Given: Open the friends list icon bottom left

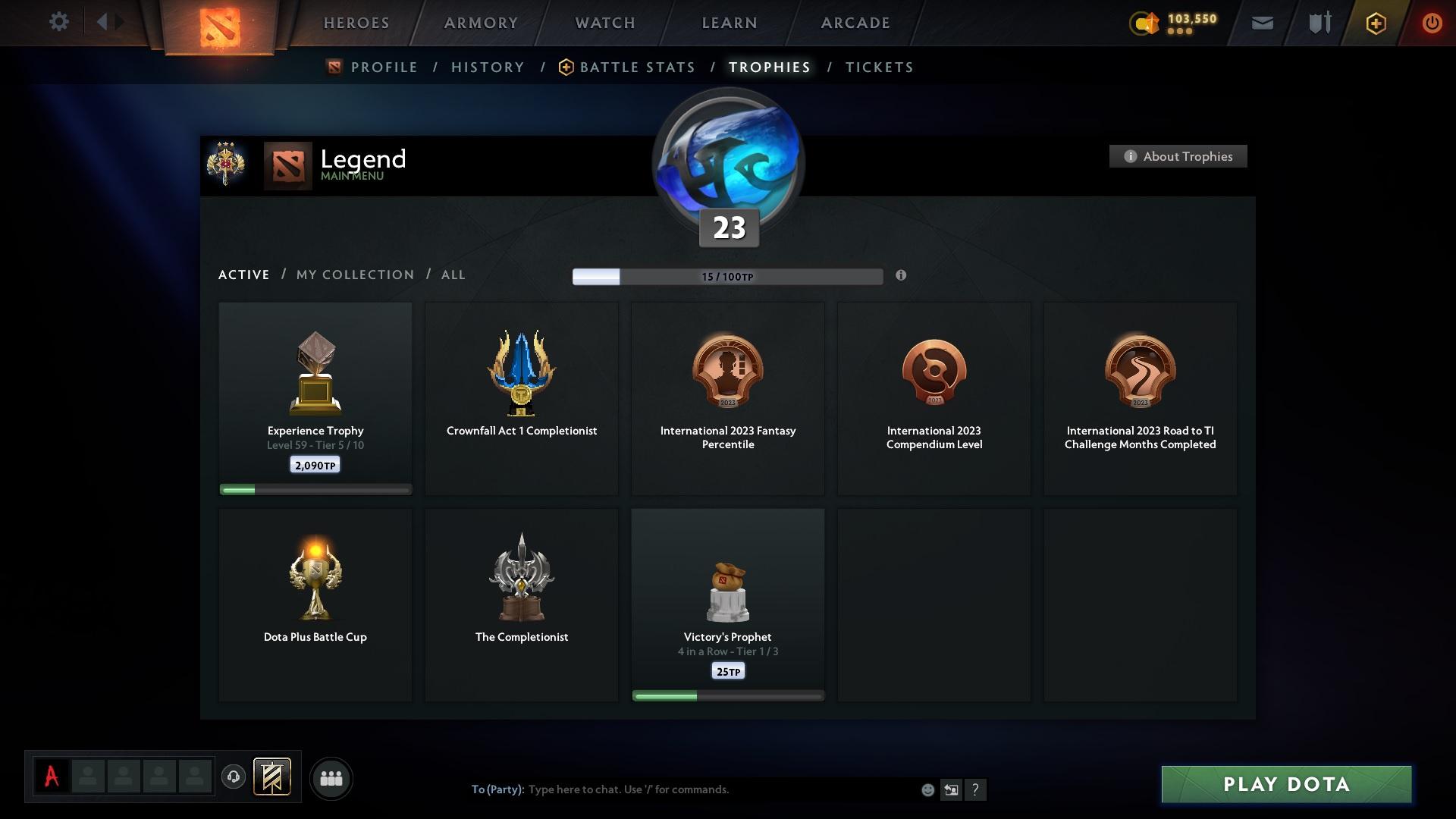Looking at the screenshot, I should point(331,778).
